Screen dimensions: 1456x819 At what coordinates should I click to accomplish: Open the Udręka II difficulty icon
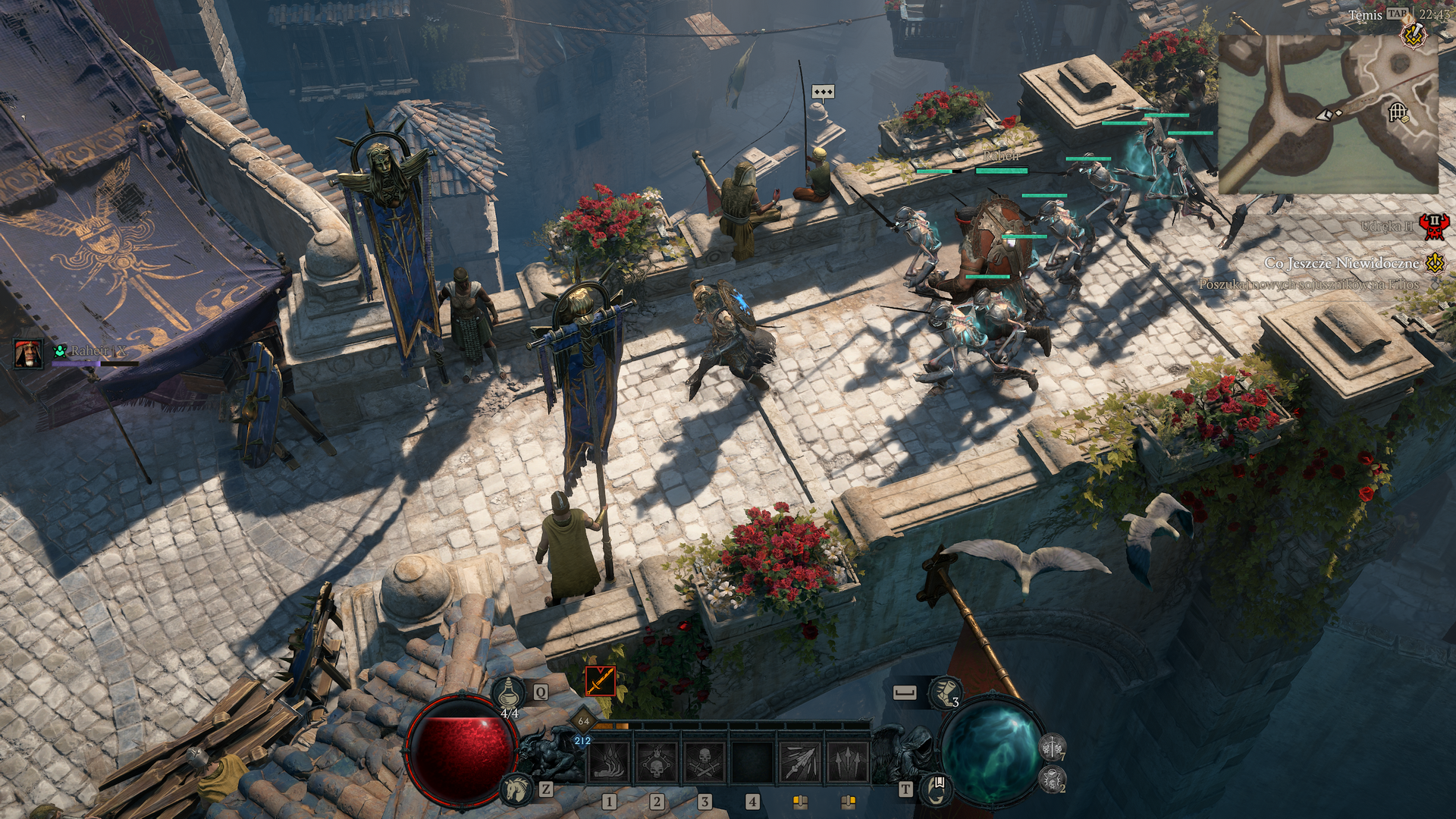point(1433,226)
